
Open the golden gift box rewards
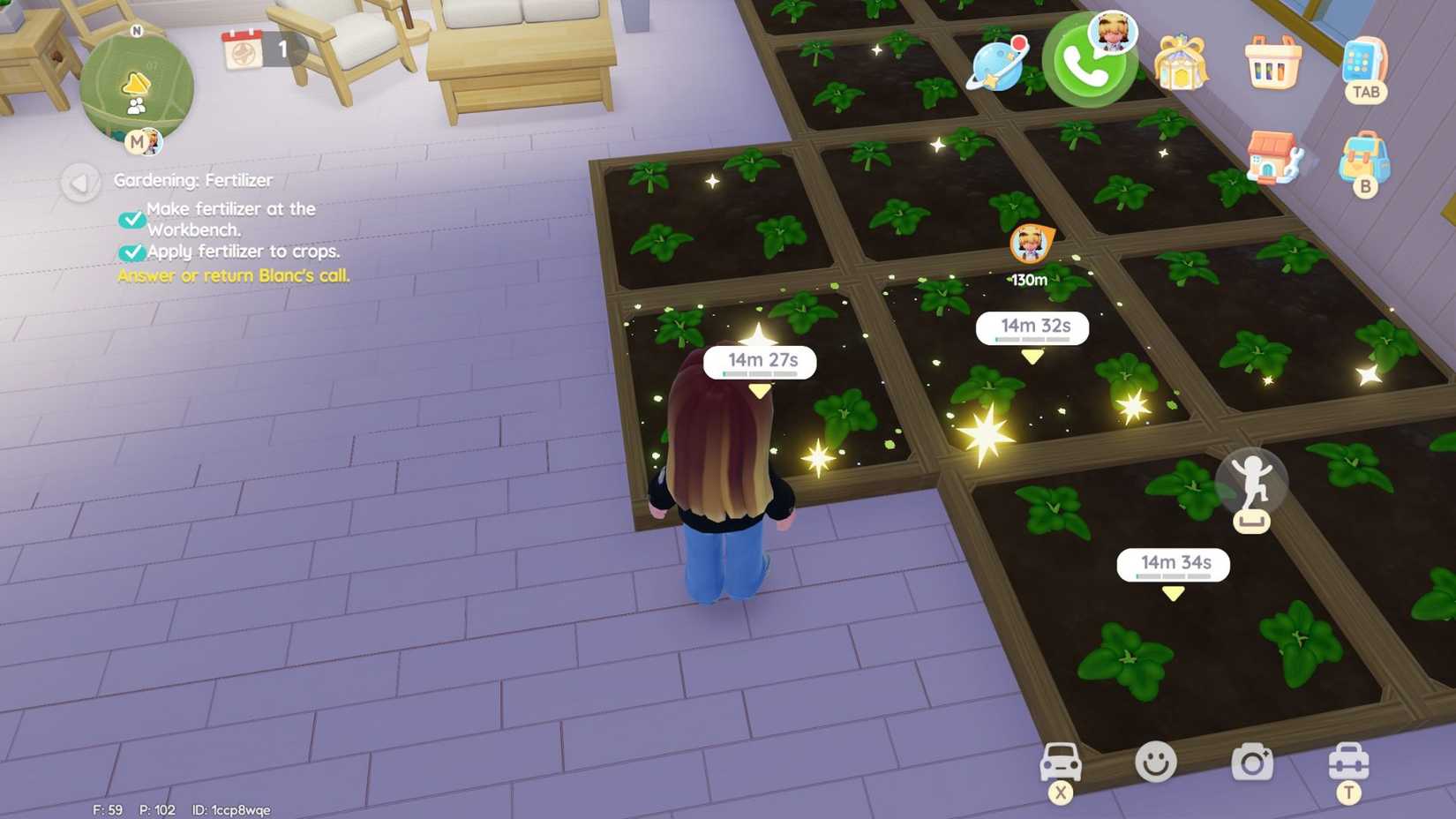1180,62
